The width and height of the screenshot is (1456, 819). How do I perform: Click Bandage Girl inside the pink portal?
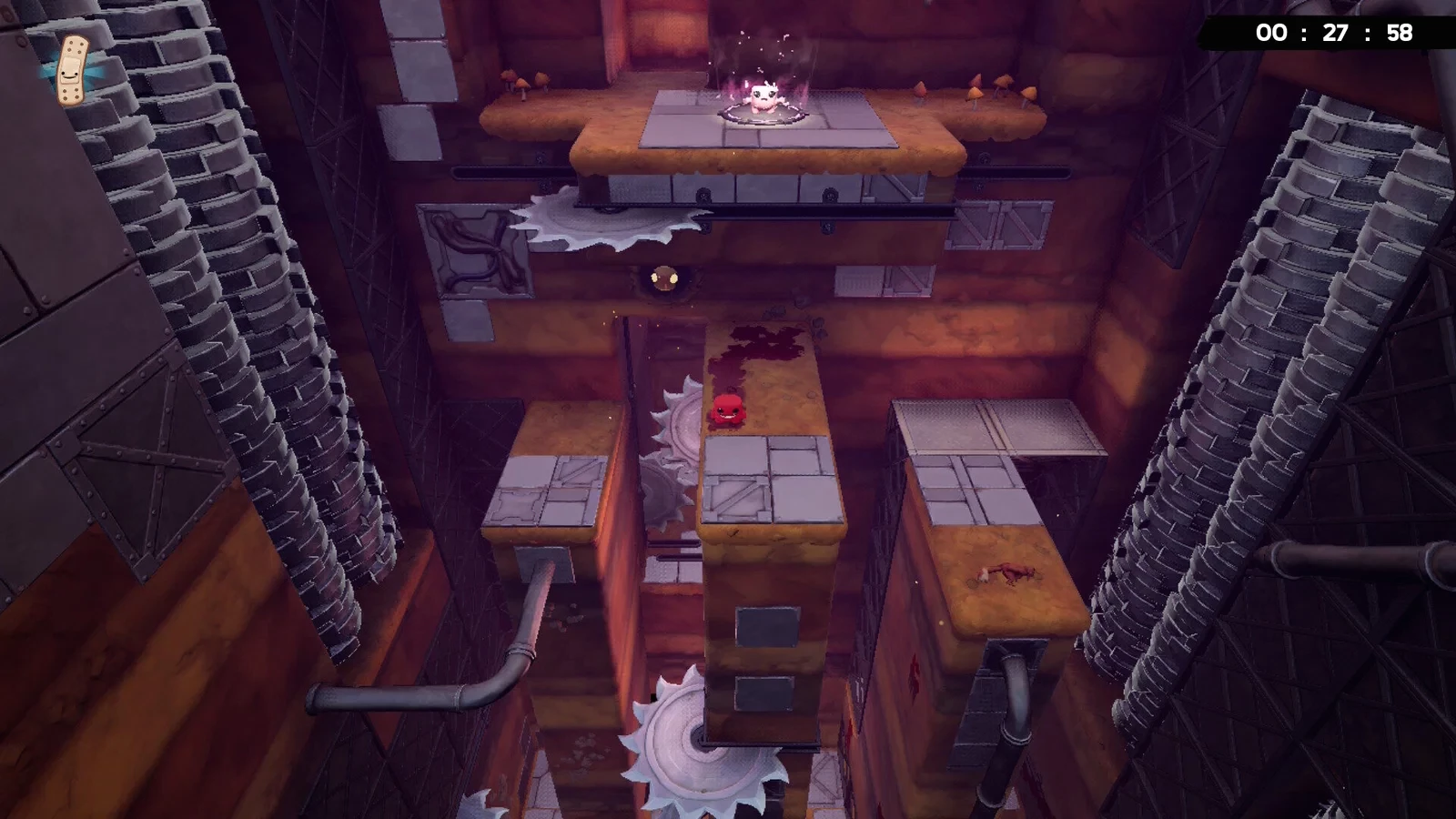click(x=761, y=97)
